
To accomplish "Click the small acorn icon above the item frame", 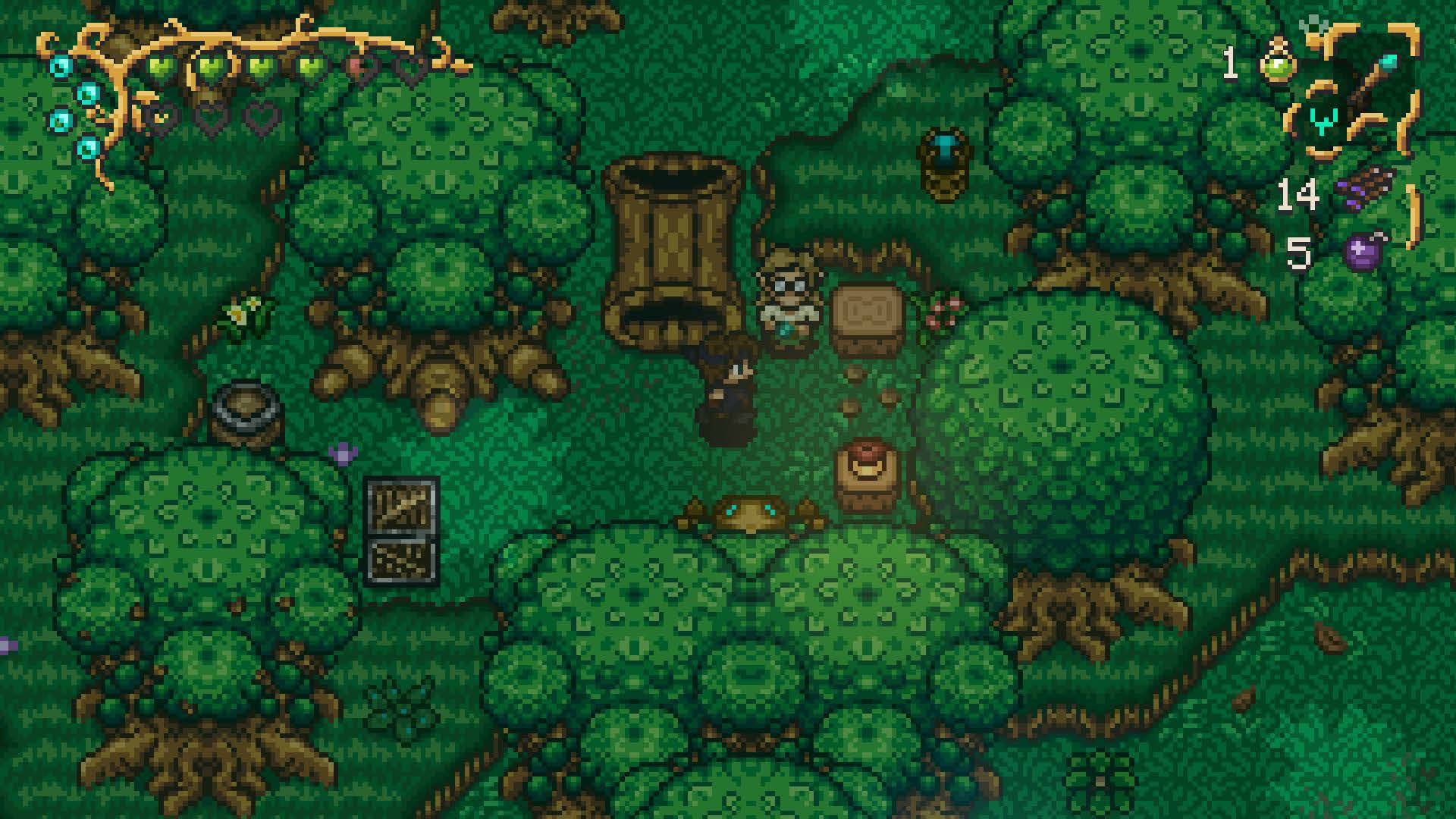I will (1313, 24).
